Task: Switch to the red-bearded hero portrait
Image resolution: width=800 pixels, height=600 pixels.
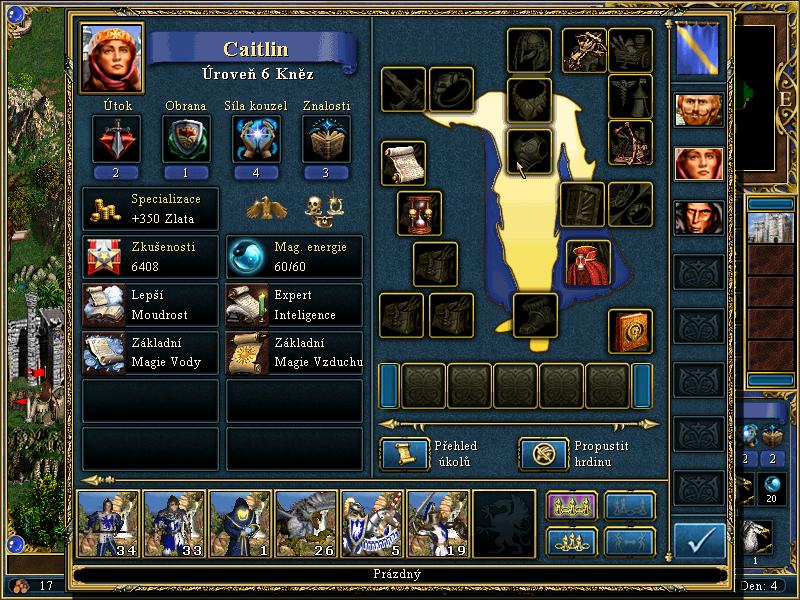Action: 698,110
